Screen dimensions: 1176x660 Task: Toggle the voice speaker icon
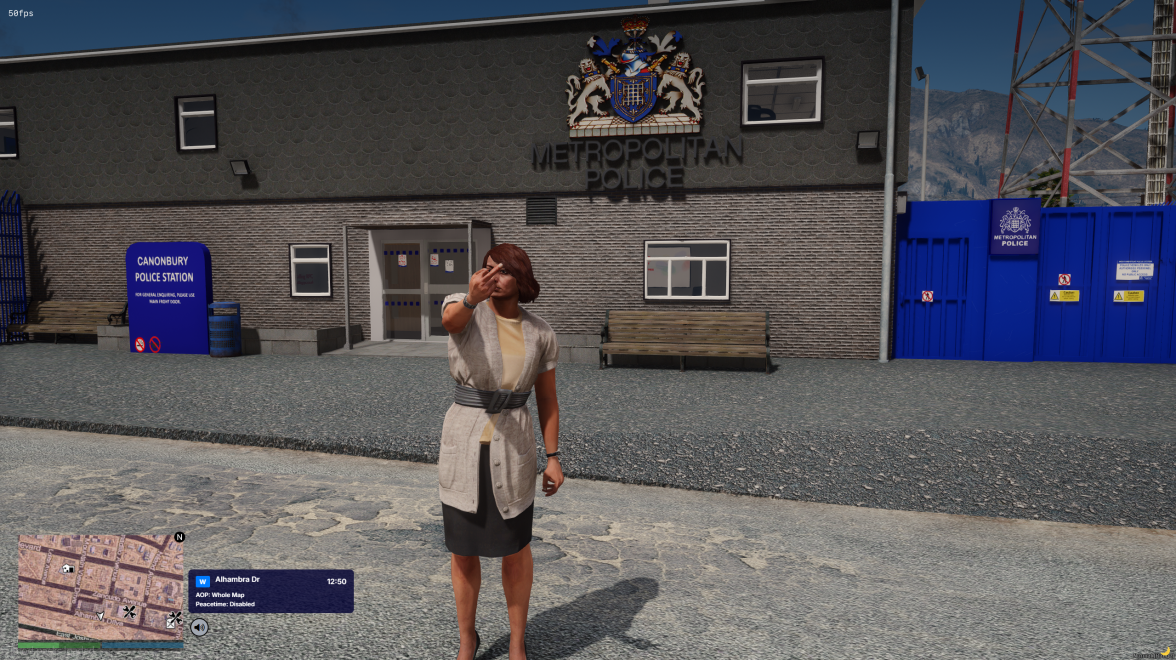(x=200, y=627)
